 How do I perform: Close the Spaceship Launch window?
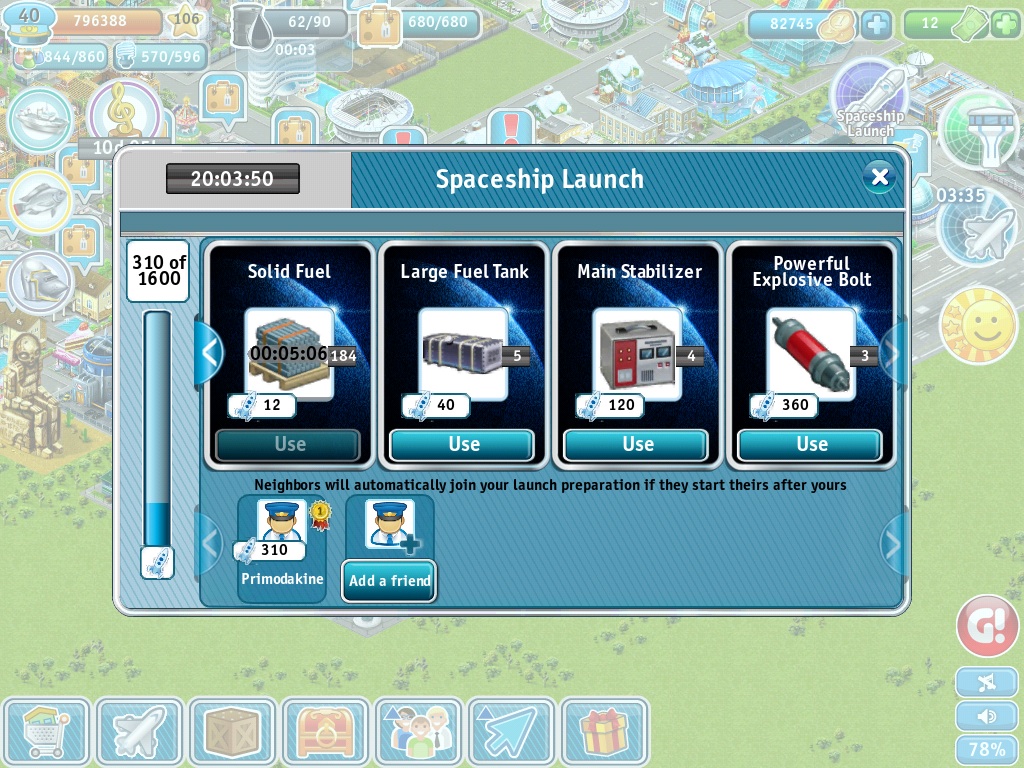[879, 178]
